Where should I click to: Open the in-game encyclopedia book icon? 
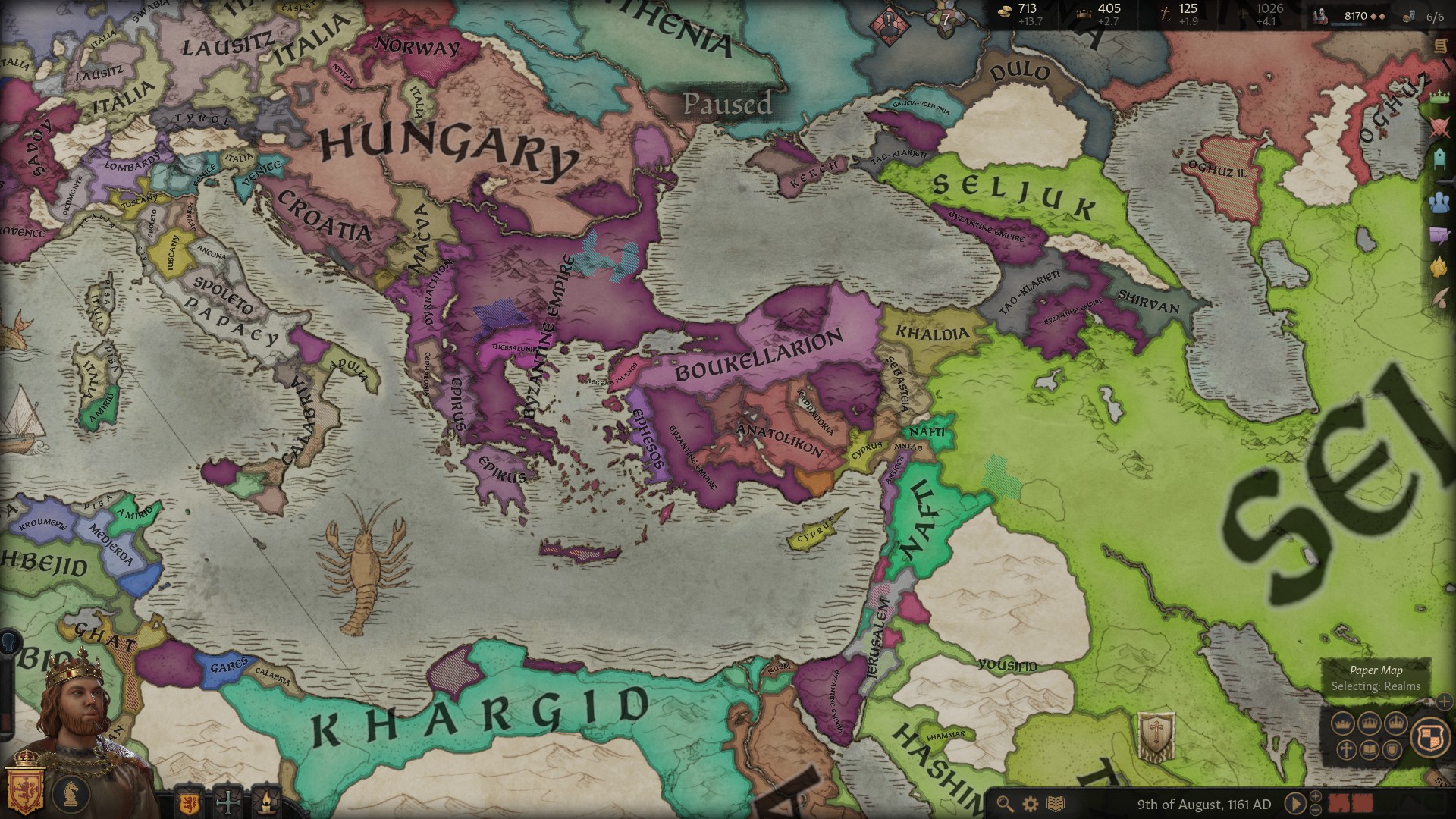coord(1056,804)
